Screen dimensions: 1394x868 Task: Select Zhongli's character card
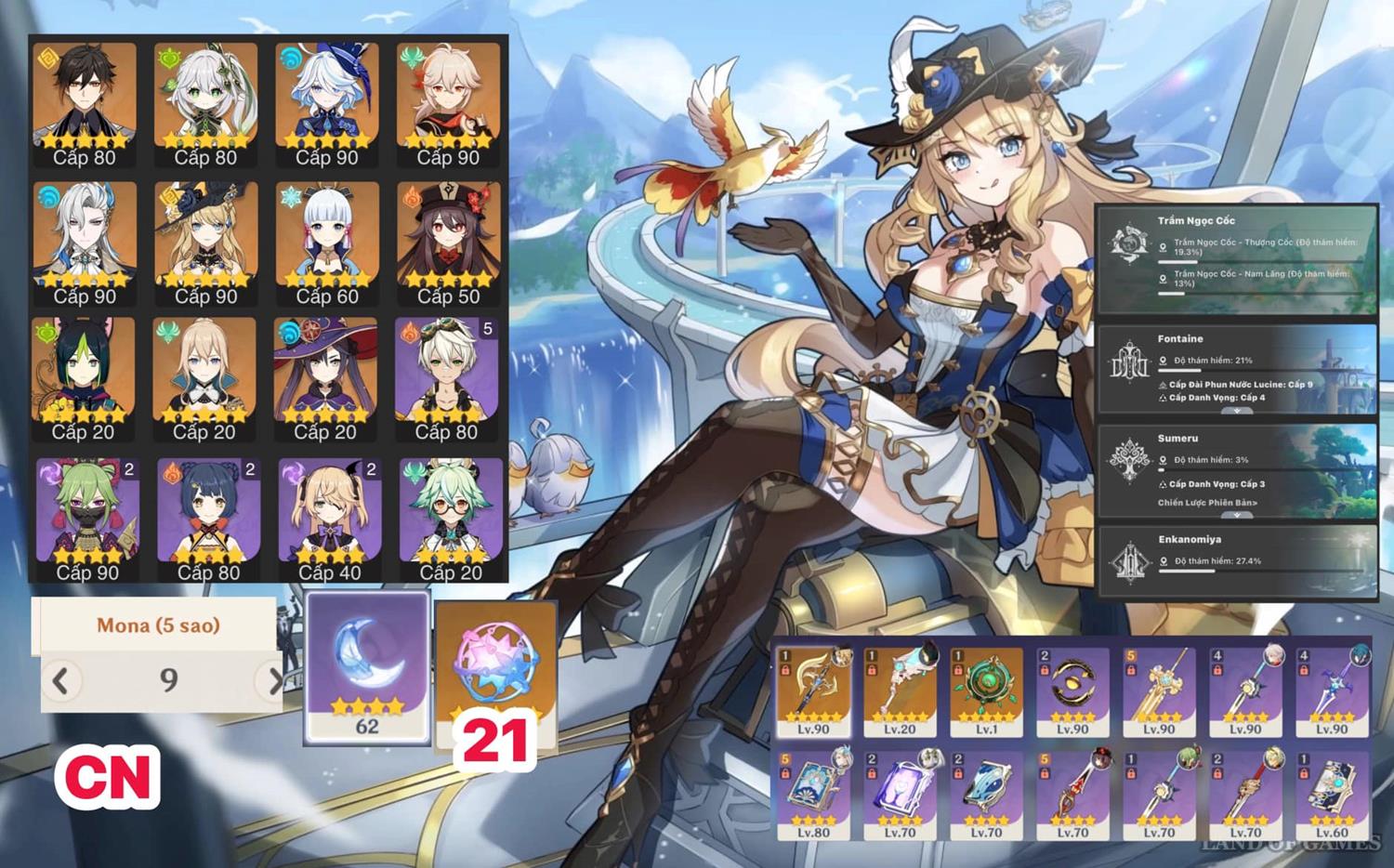pos(85,100)
